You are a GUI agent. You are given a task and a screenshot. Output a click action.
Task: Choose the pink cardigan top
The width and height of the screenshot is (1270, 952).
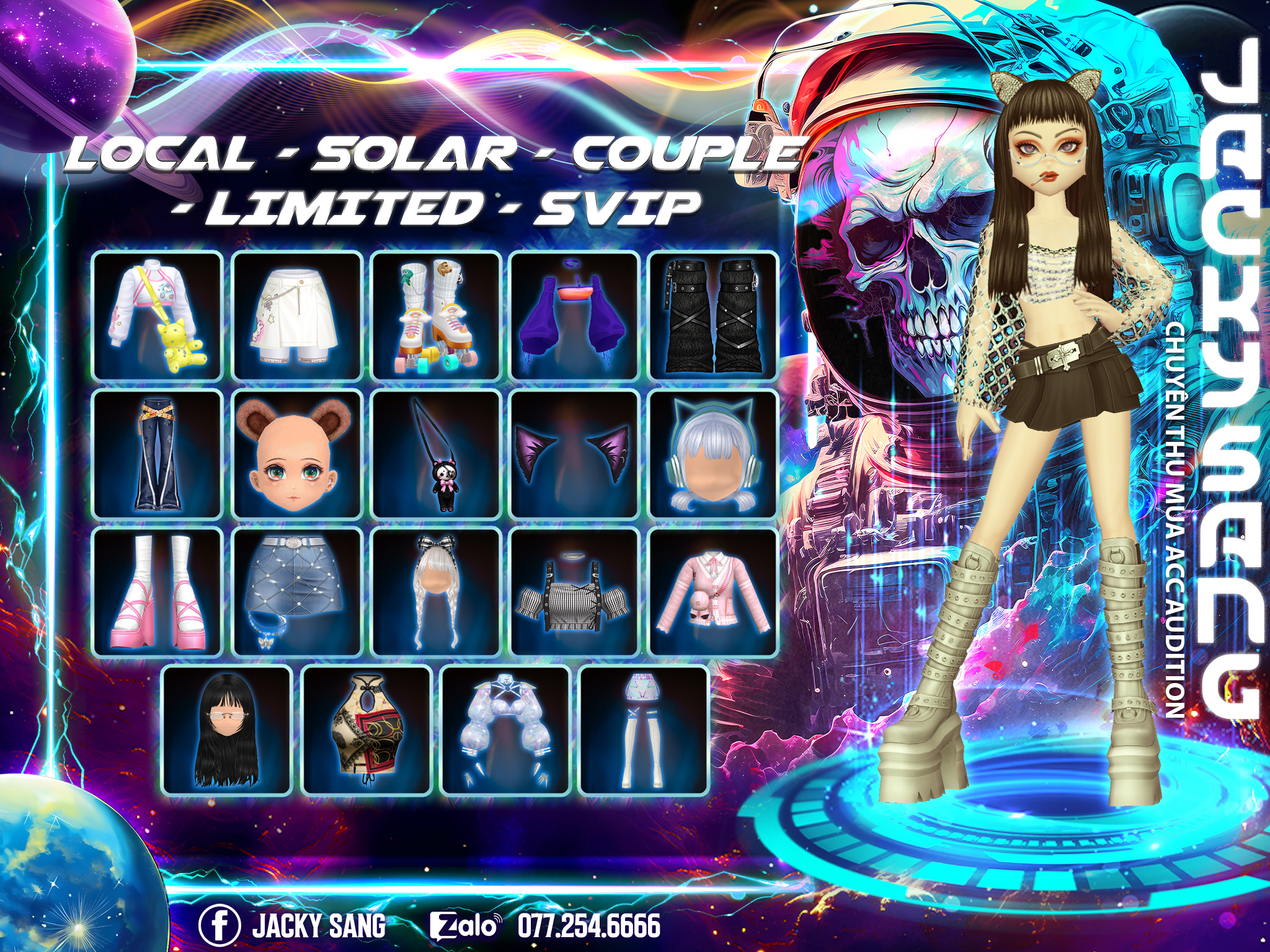coord(713,592)
